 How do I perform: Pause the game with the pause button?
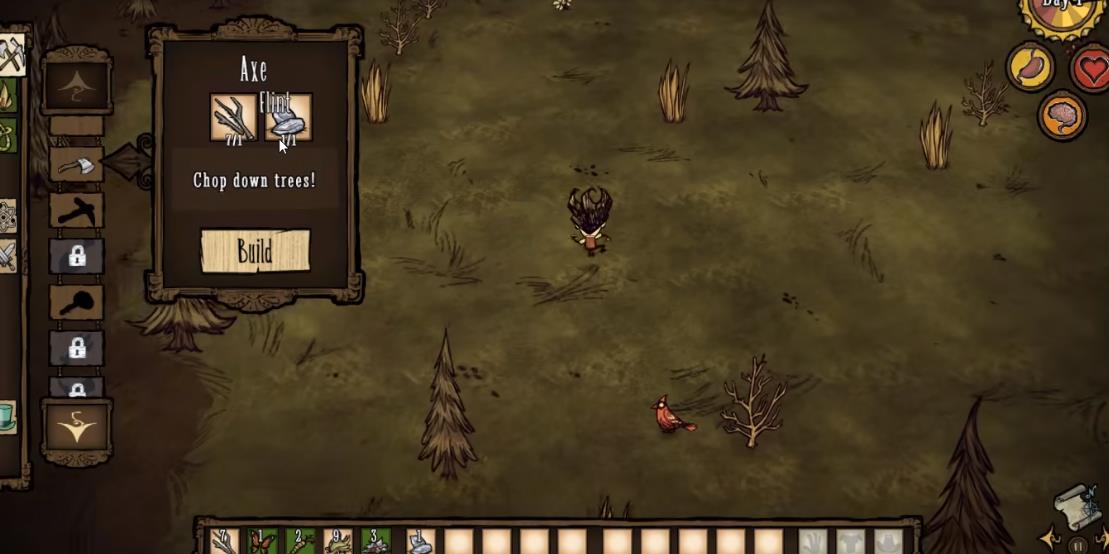pos(1077,546)
